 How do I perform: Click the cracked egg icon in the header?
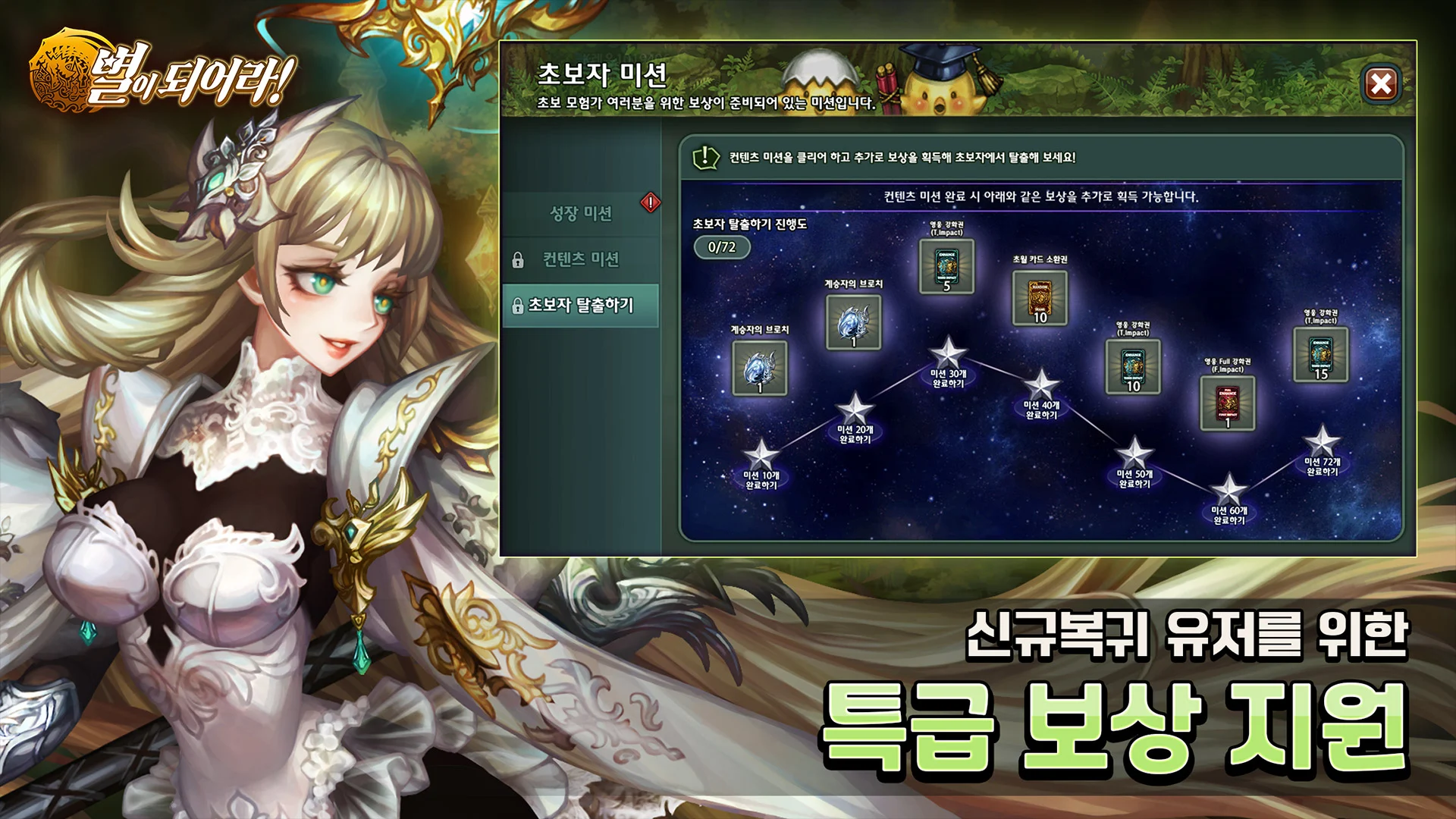pyautogui.click(x=820, y=72)
